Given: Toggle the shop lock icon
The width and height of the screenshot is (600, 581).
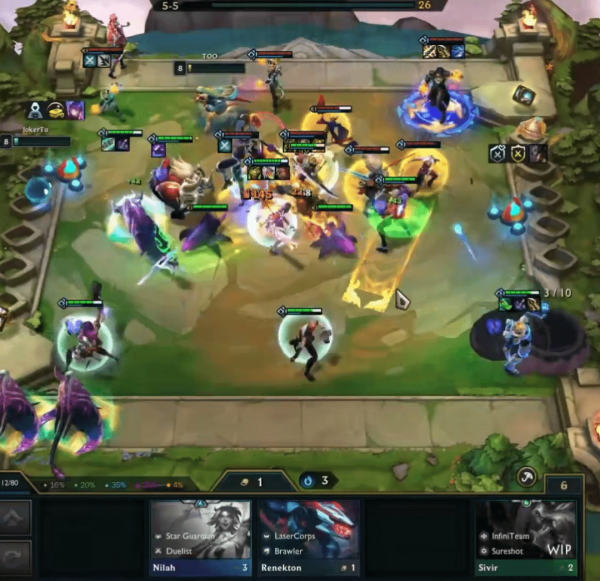Looking at the screenshot, I should [x=526, y=478].
